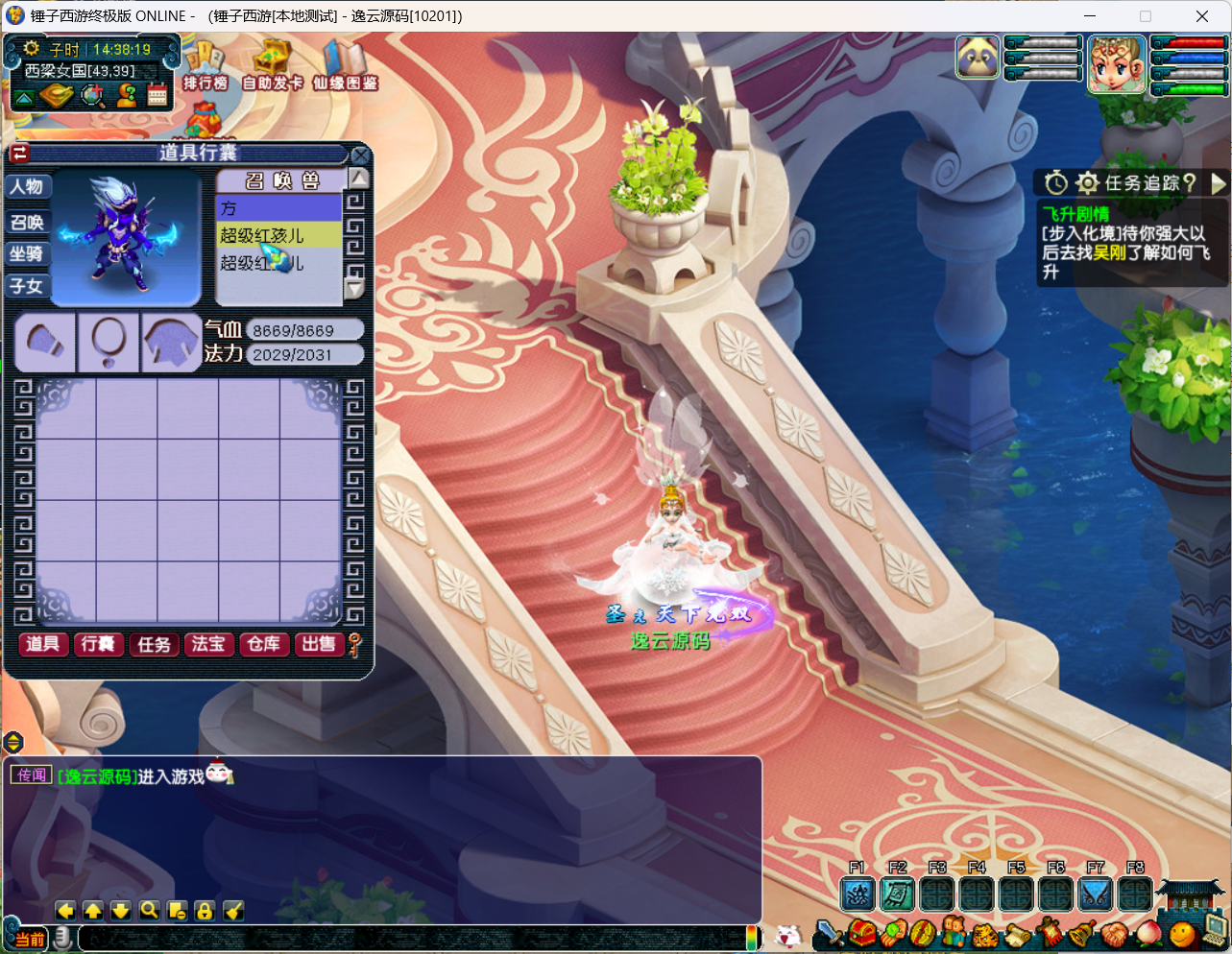This screenshot has height=954, width=1232.
Task: Click the smiley face icon in bottom bar
Action: [x=1183, y=933]
